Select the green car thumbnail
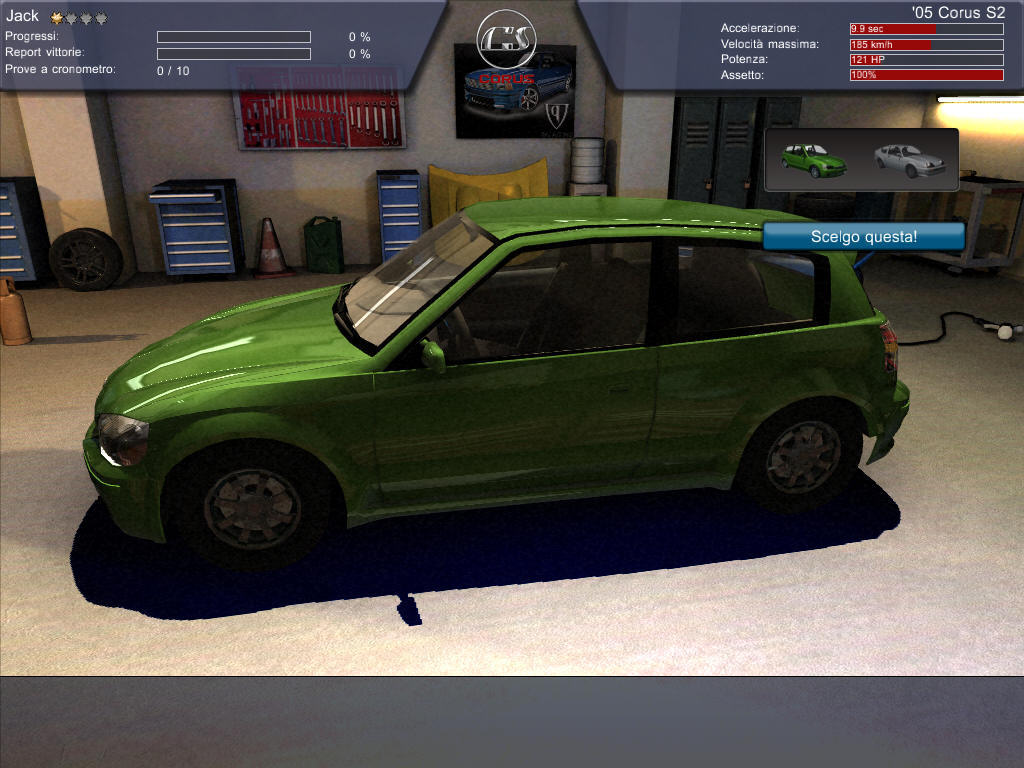 (x=813, y=160)
